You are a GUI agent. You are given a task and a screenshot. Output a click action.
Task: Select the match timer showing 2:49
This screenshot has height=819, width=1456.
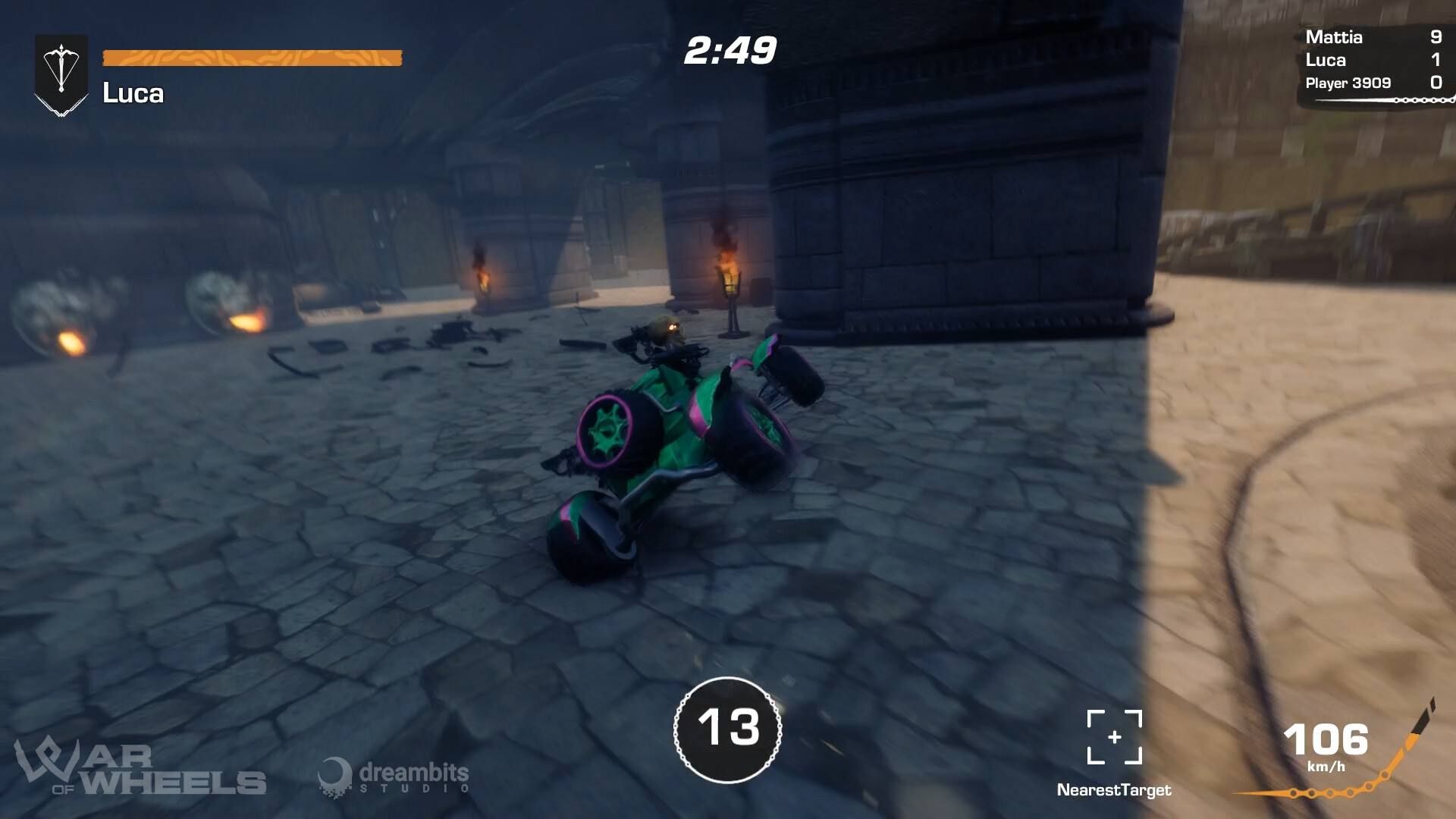click(x=729, y=50)
